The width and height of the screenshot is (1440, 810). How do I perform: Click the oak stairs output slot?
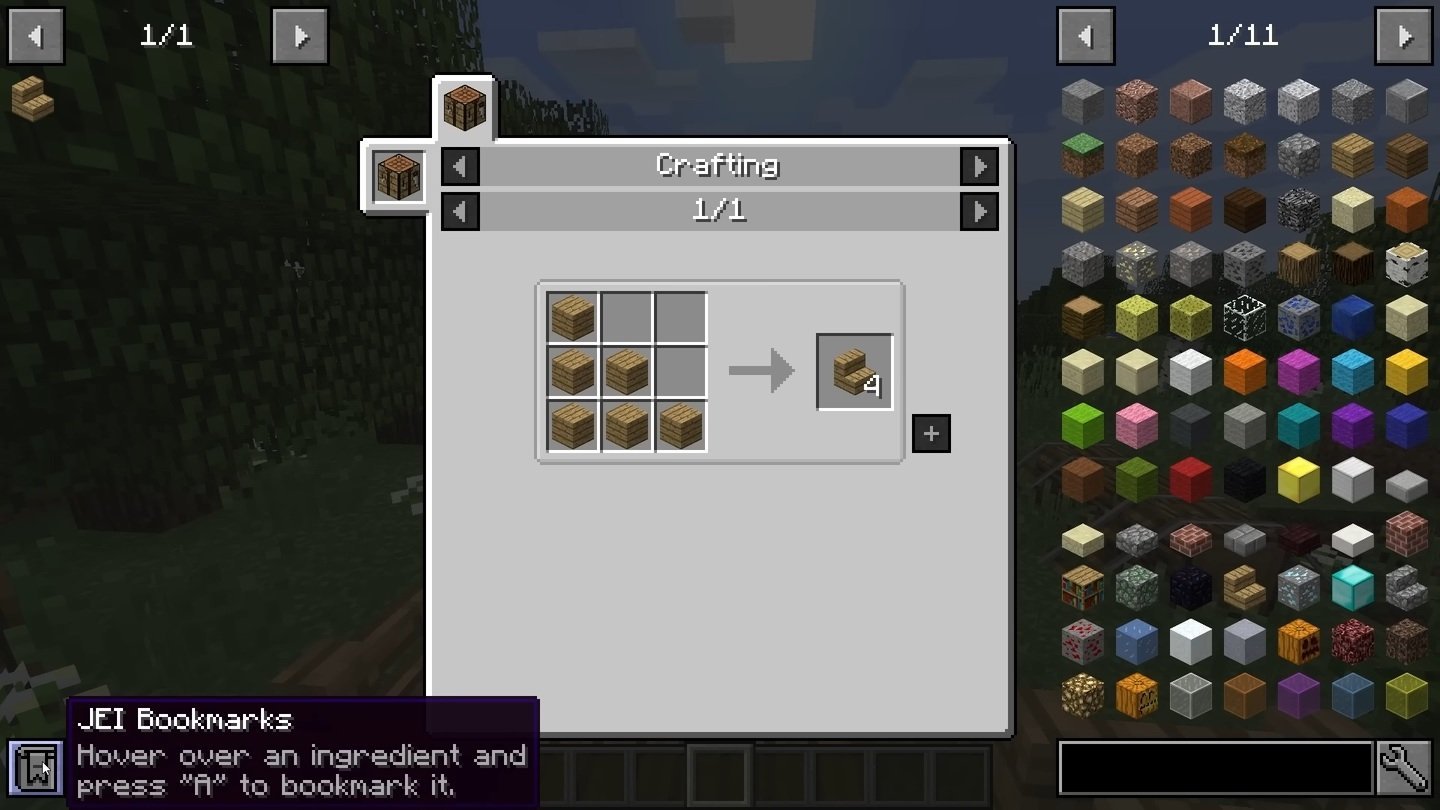click(x=854, y=372)
